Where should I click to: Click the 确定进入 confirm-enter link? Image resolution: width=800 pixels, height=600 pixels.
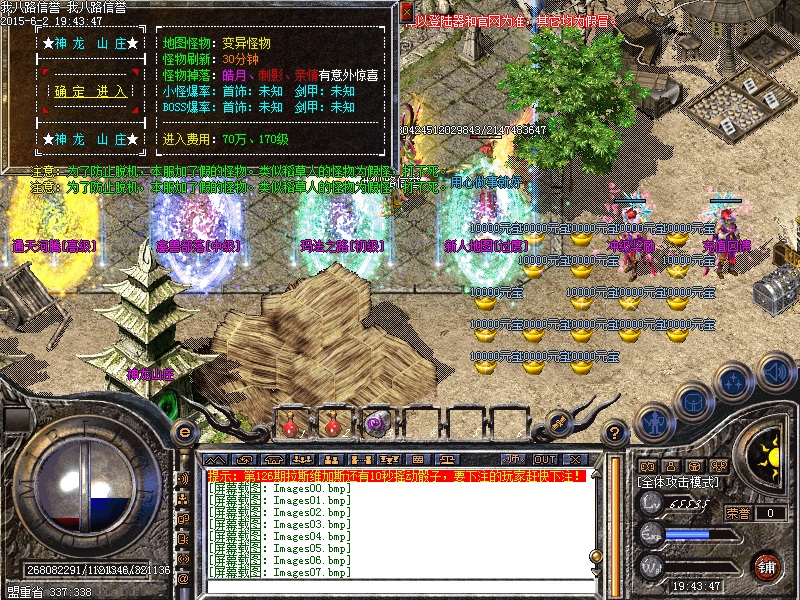point(91,91)
